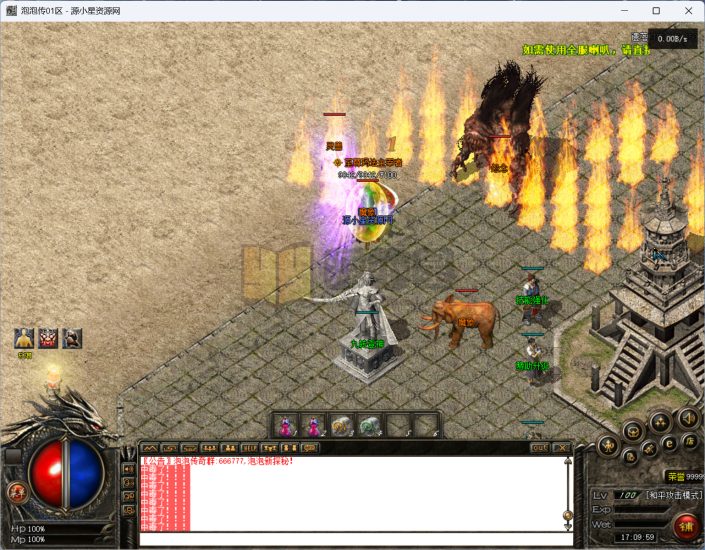Click the dark helmet buff icon

pos(71,338)
